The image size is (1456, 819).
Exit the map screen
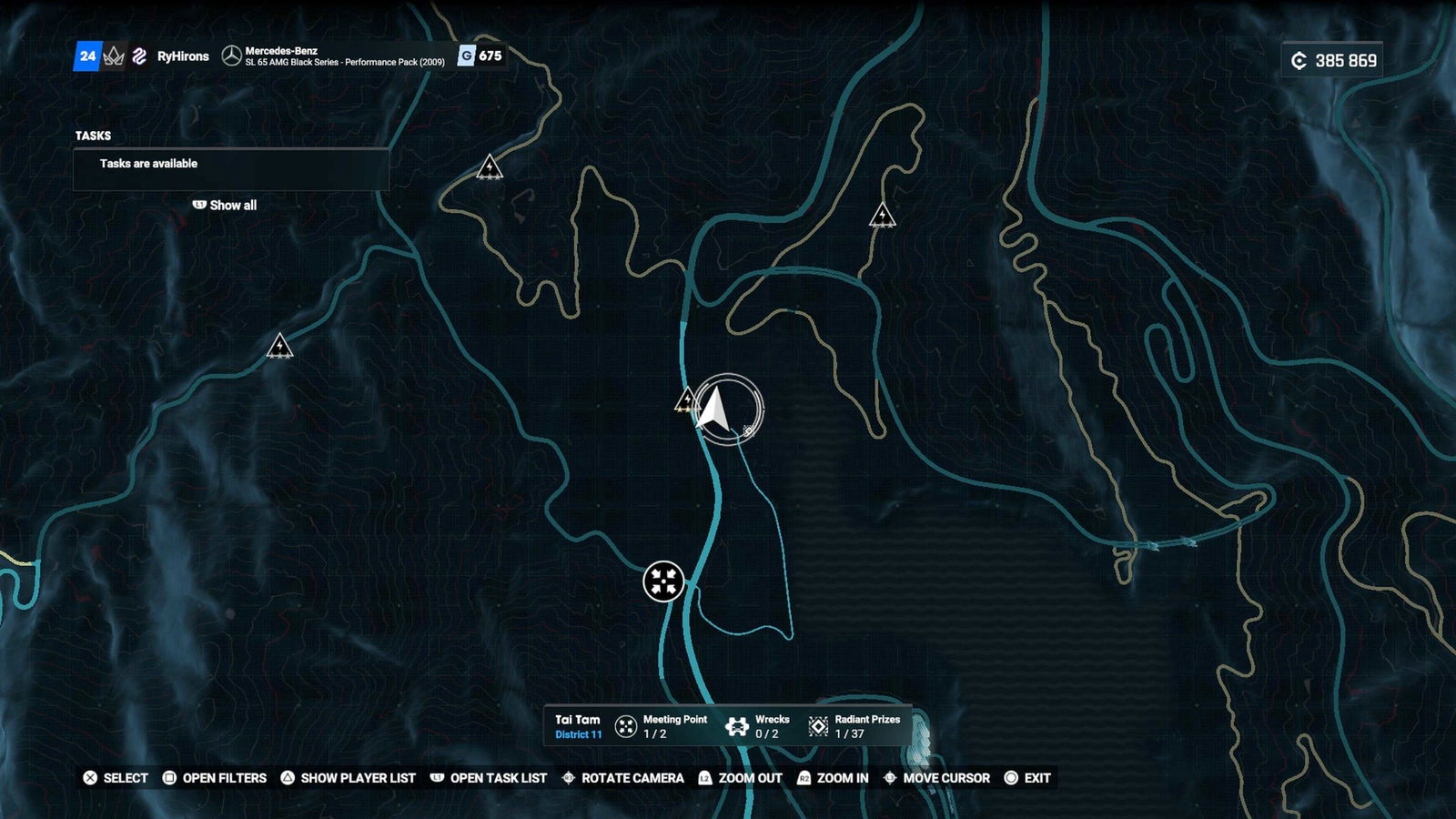(1027, 778)
